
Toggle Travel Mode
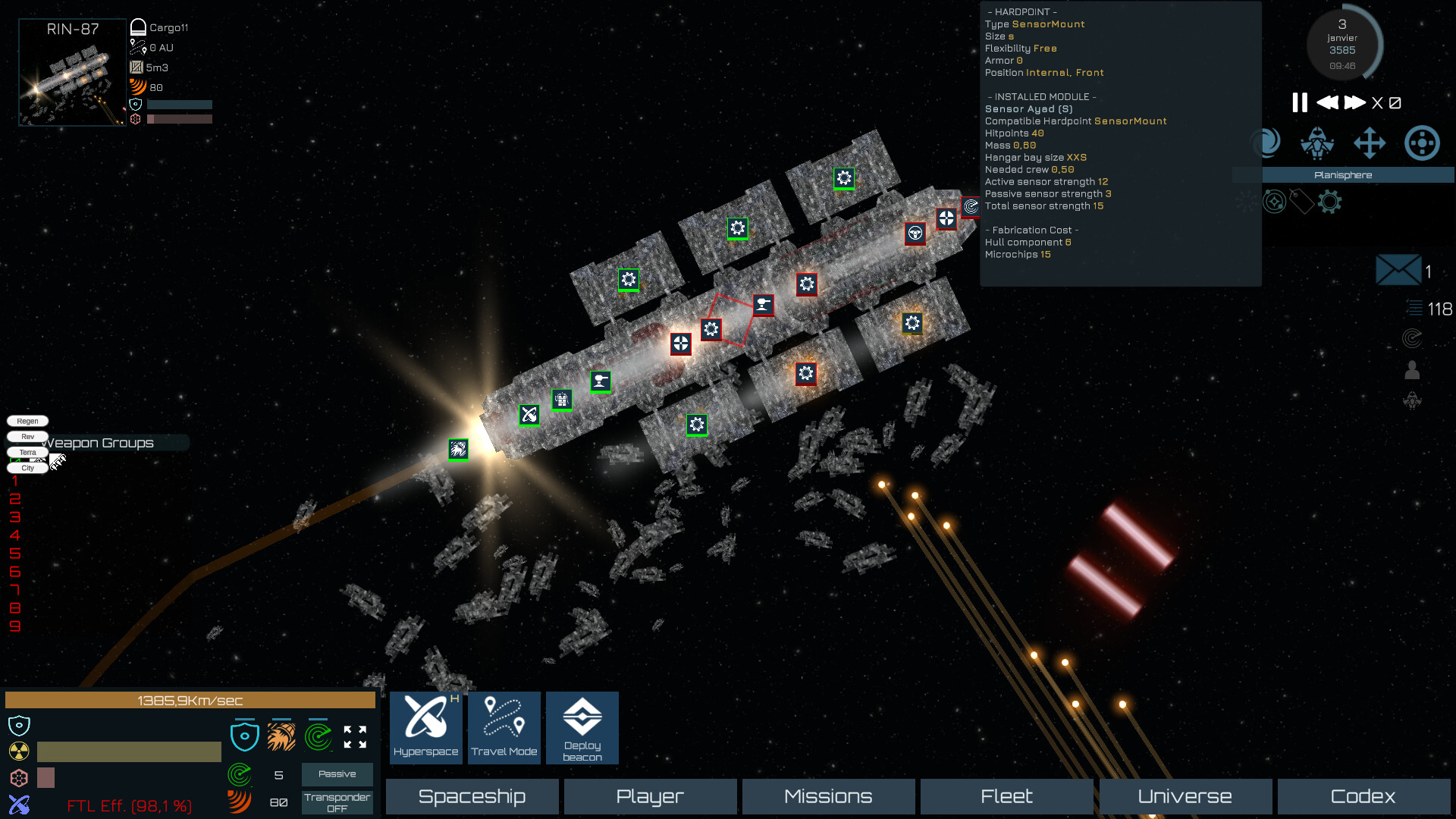click(x=504, y=727)
